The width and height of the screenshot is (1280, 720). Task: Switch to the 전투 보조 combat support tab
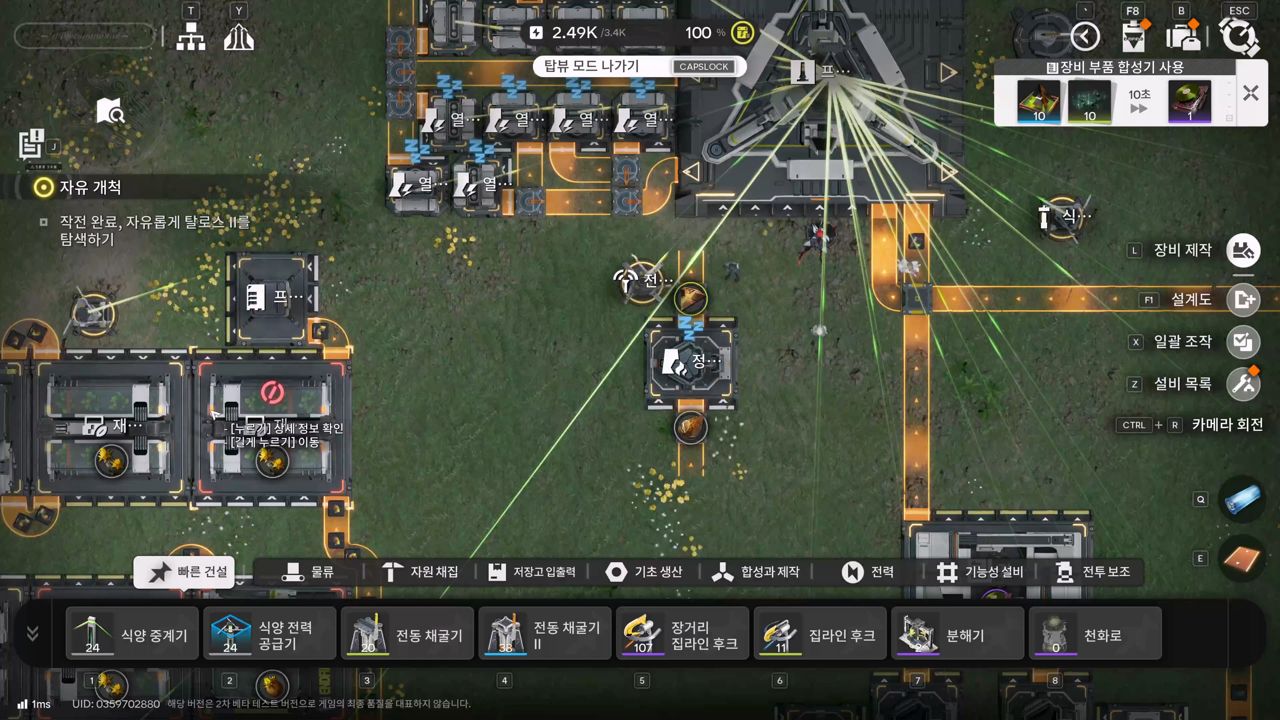(1093, 572)
